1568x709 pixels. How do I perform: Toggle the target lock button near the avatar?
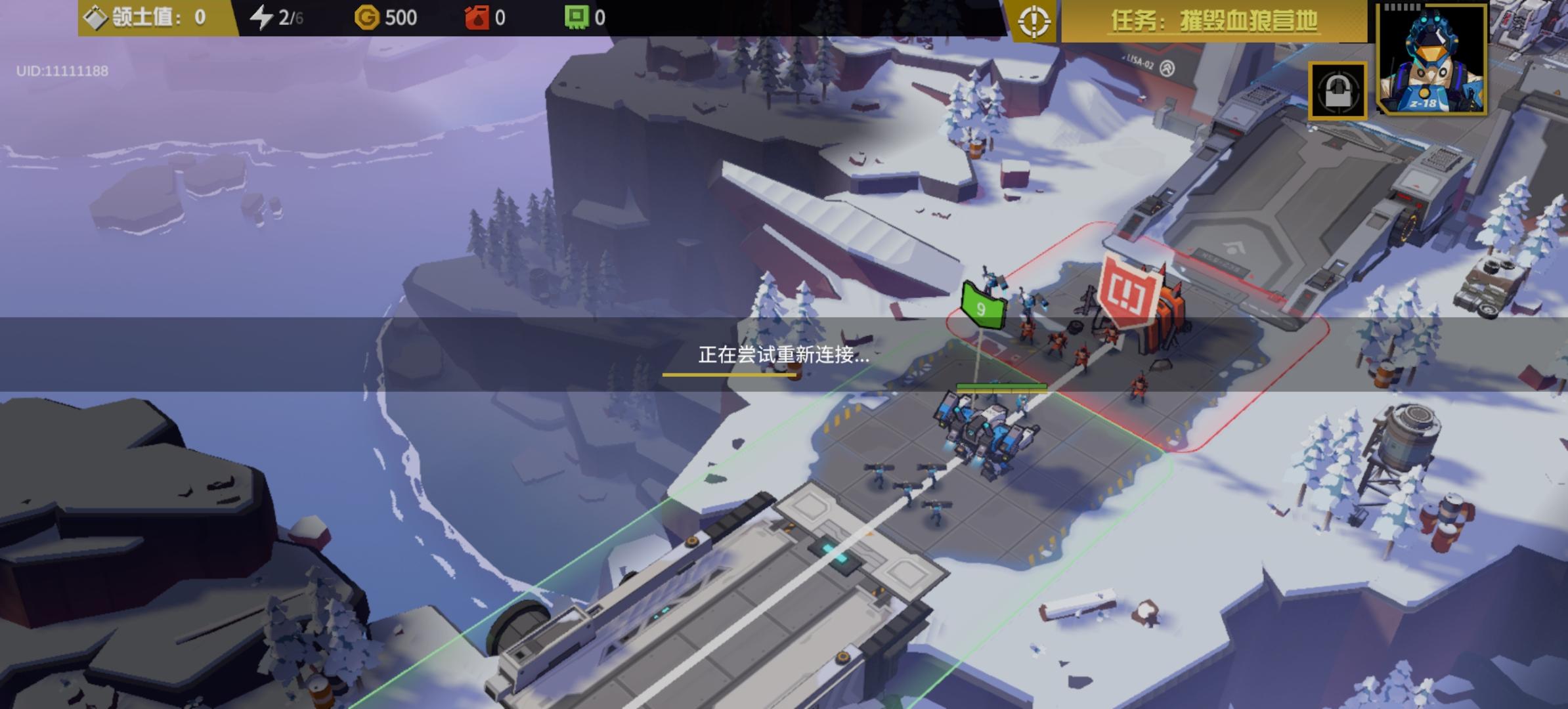[1339, 89]
